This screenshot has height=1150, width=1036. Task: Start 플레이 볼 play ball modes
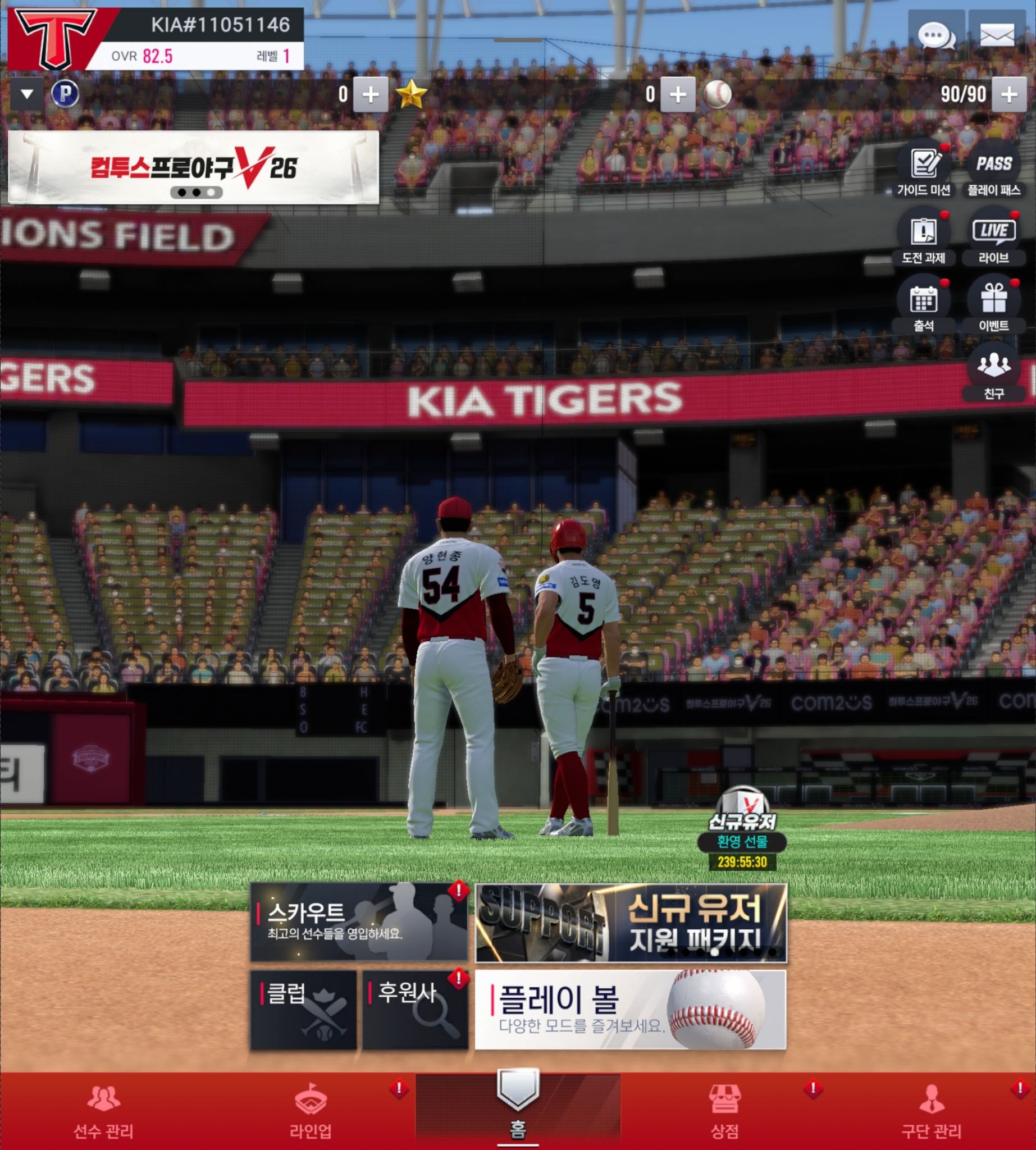tap(630, 1010)
